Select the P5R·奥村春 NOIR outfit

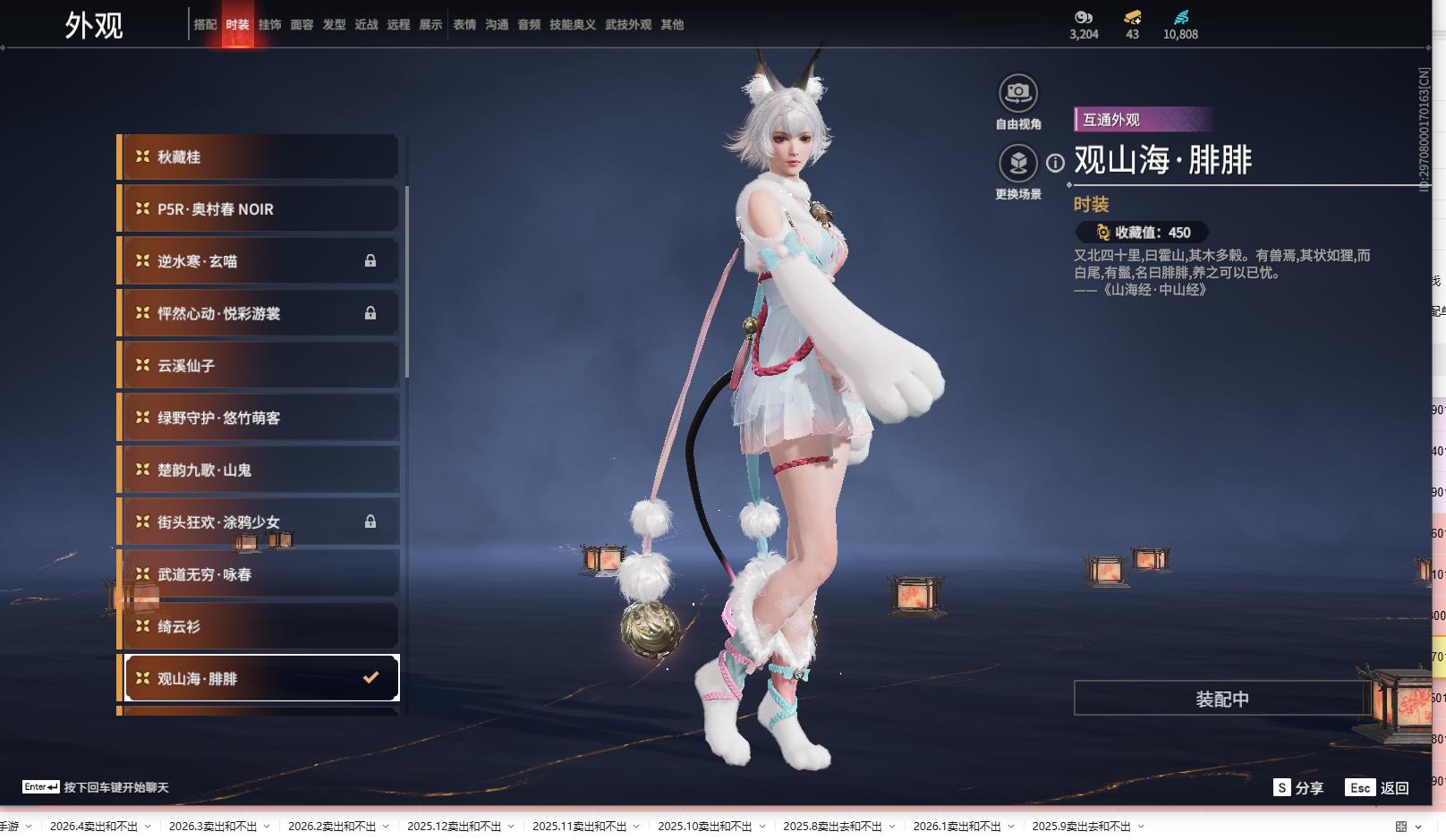[x=259, y=209]
